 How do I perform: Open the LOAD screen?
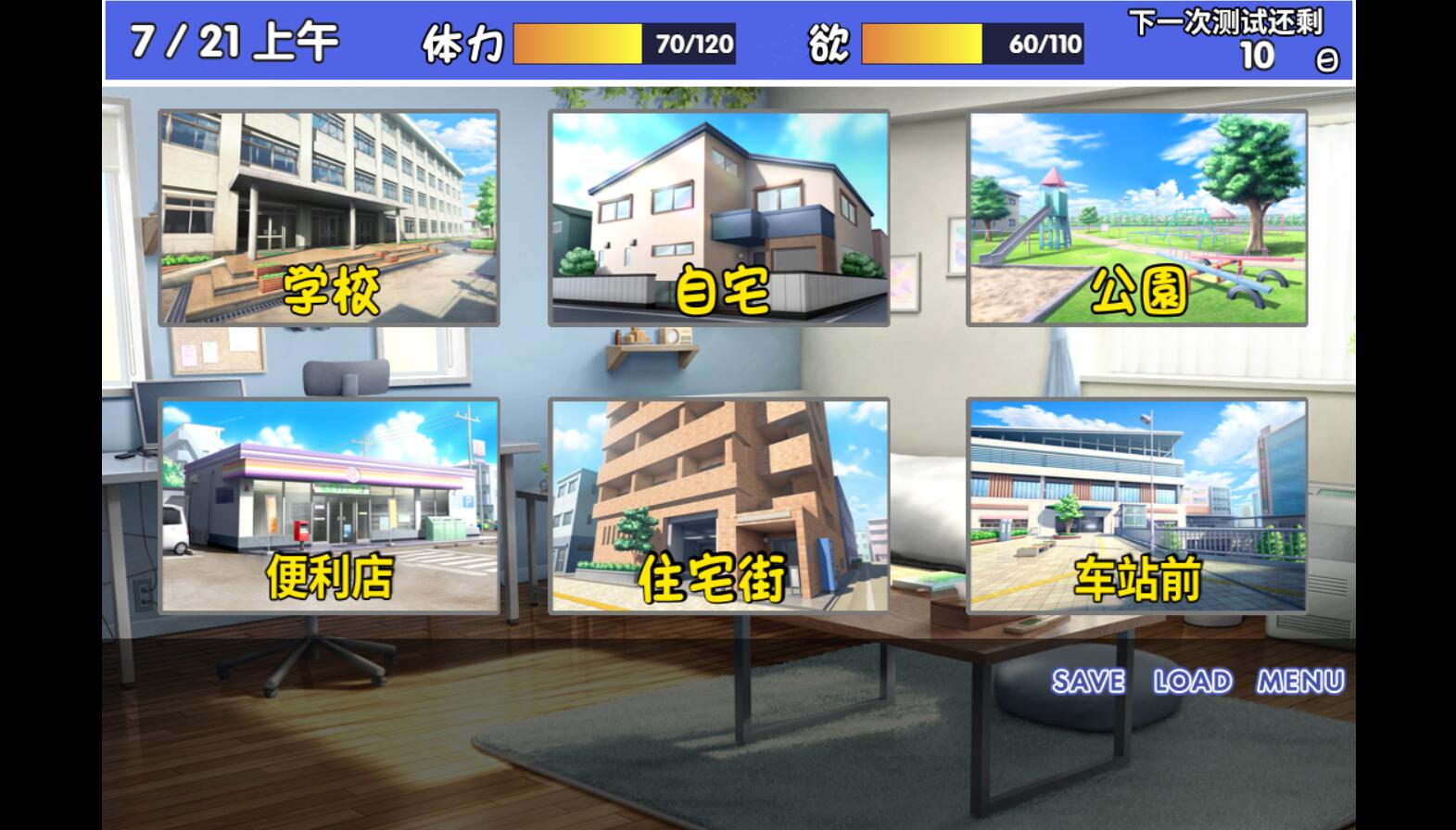pyautogui.click(x=1193, y=682)
